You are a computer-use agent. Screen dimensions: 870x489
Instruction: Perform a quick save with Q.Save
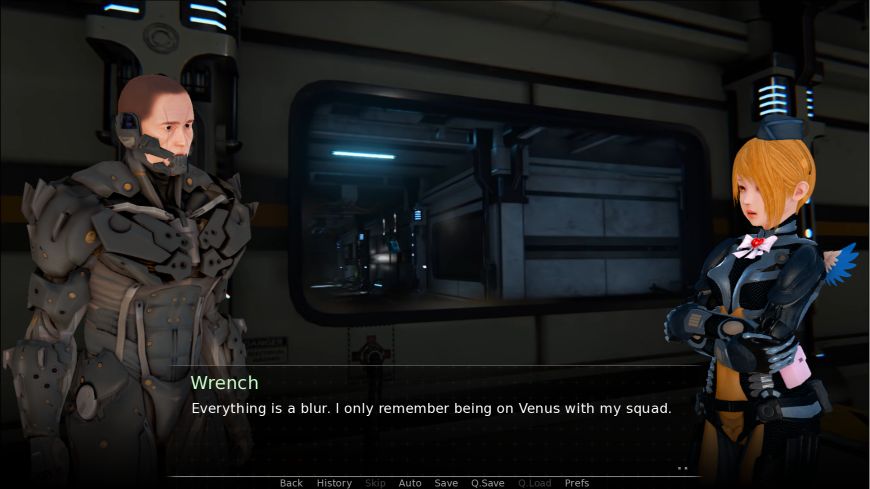[488, 483]
